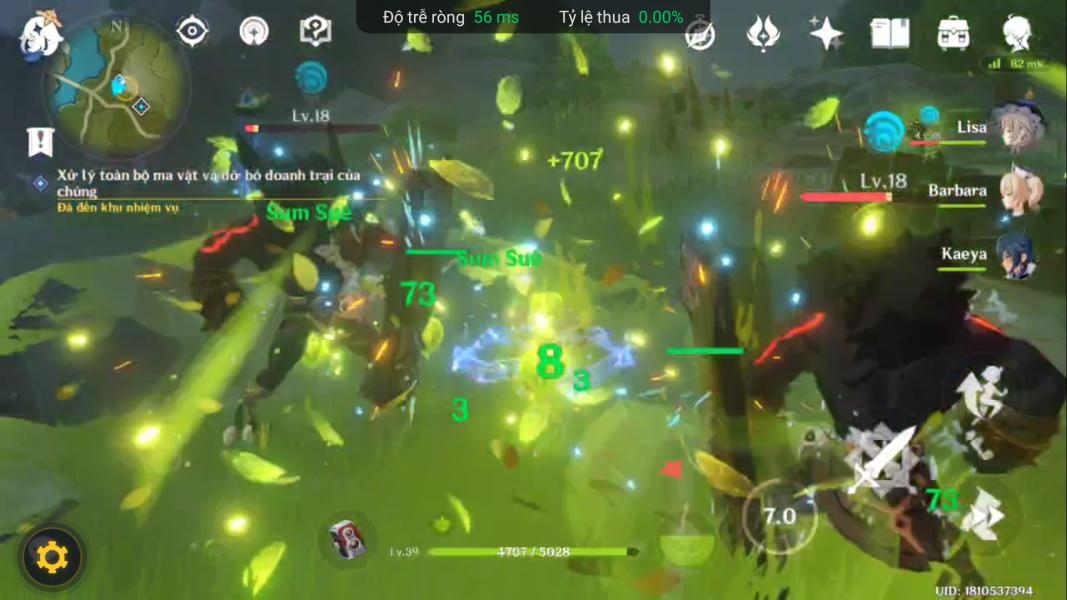Open the Adventurer Handbook book icon
Viewport: 1067px width, 600px height.
(x=889, y=33)
